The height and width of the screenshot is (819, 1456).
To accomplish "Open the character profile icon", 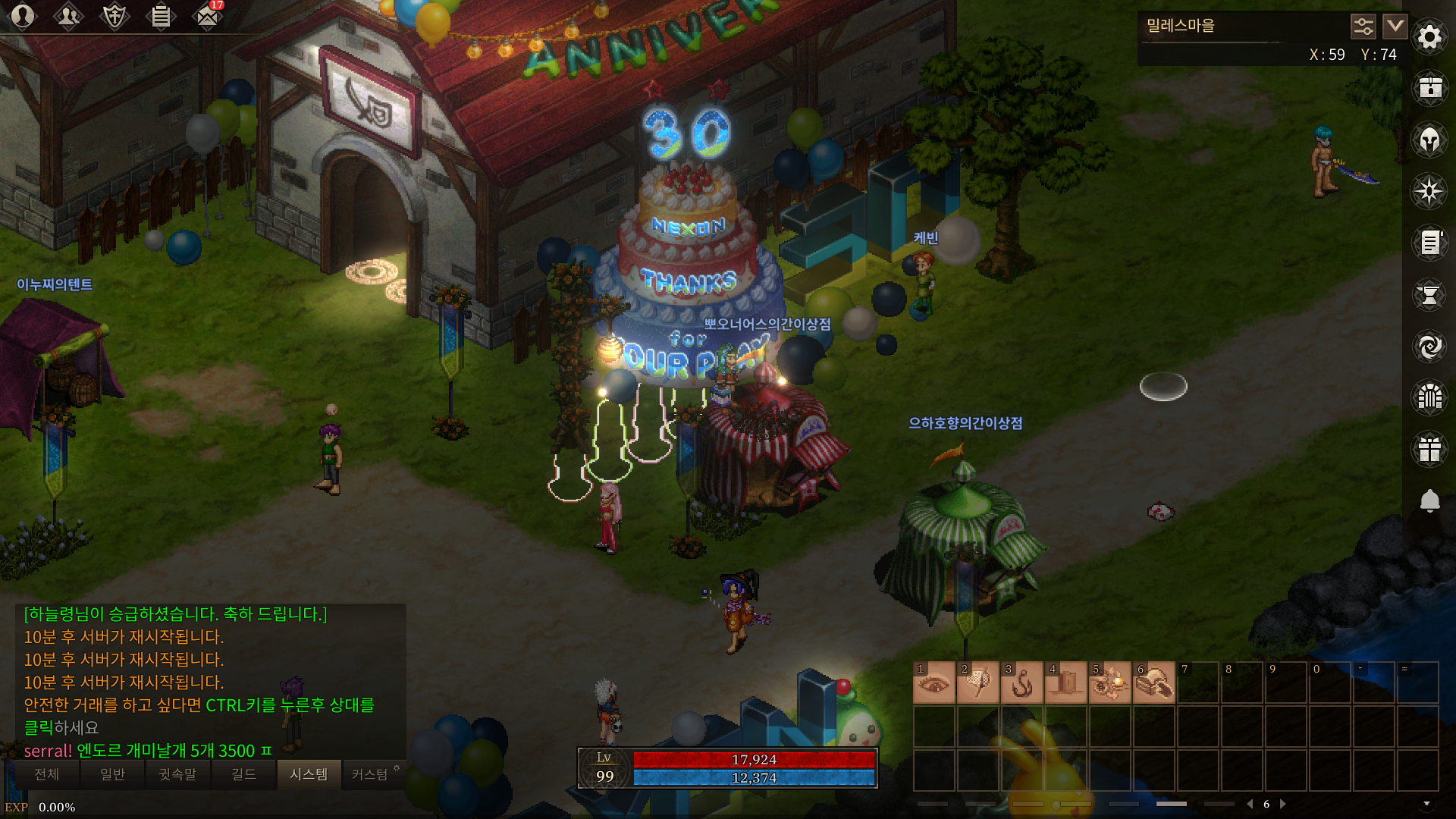I will click(23, 16).
